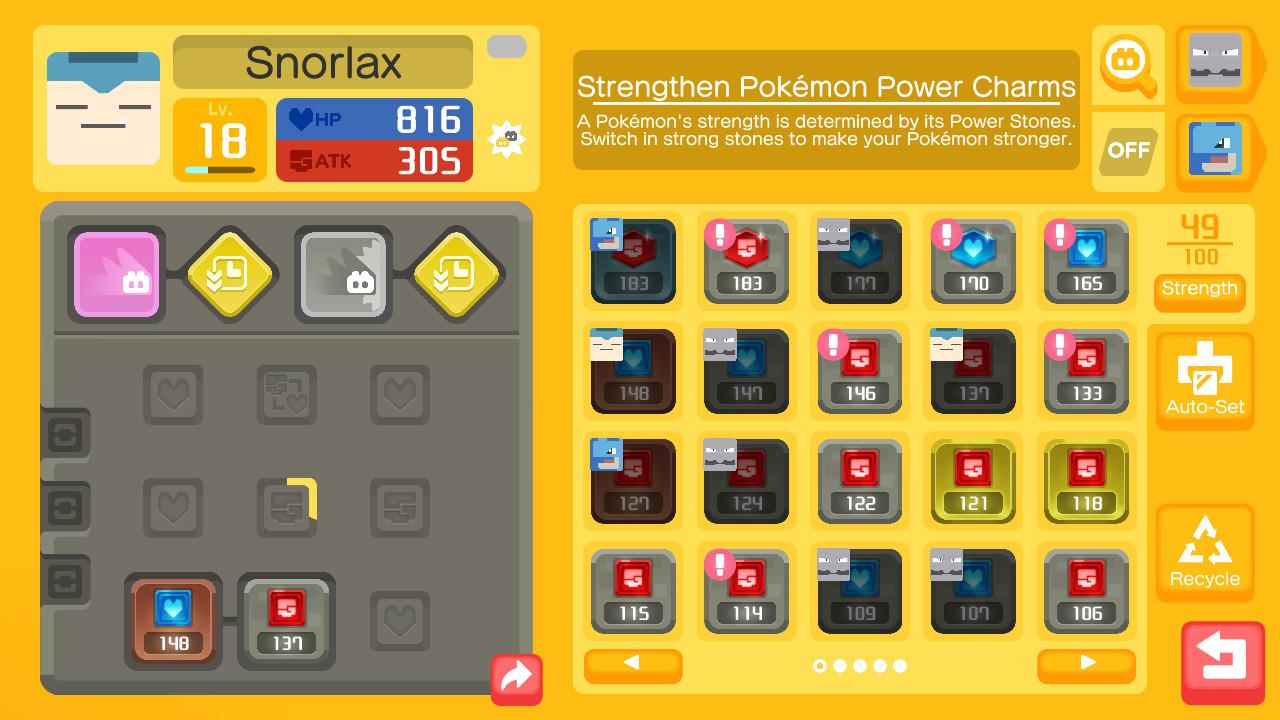Switch the OFF filter toggle on

(x=1127, y=152)
